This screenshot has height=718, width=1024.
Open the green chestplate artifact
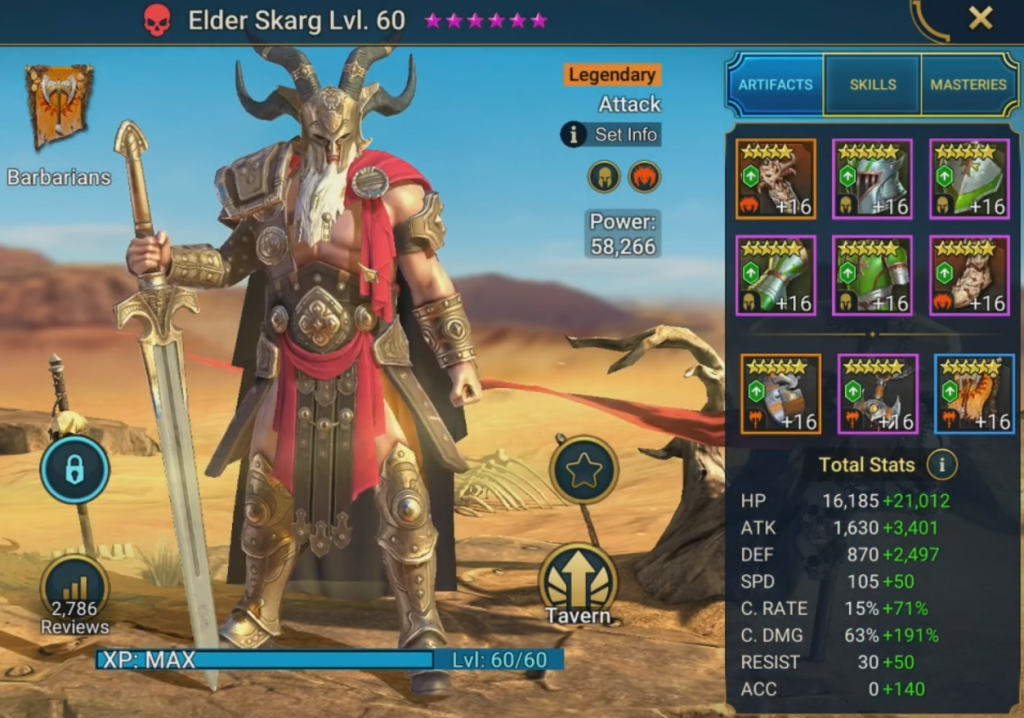(x=872, y=275)
